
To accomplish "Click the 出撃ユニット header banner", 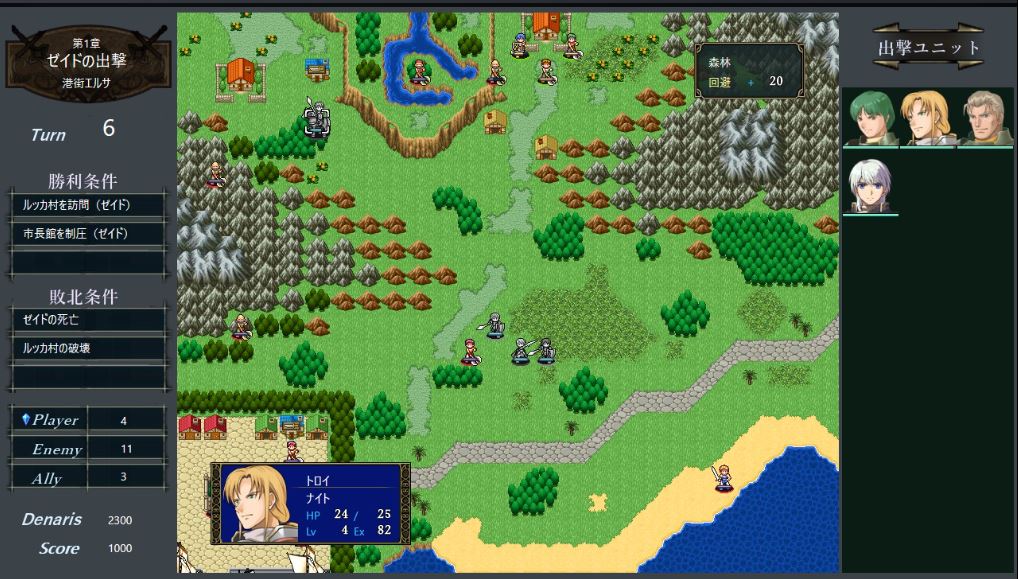I will pyautogui.click(x=929, y=47).
